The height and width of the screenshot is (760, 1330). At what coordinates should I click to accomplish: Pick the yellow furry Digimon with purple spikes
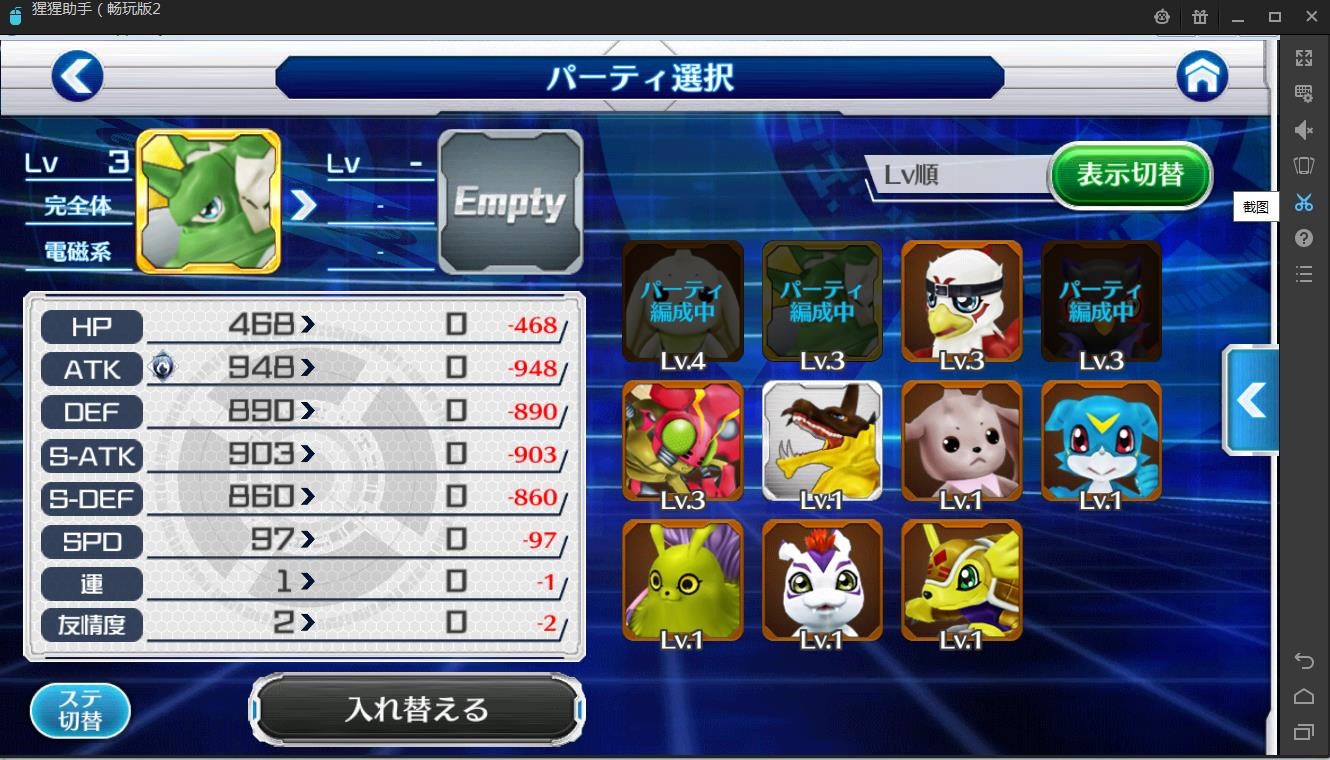pyautogui.click(x=683, y=580)
